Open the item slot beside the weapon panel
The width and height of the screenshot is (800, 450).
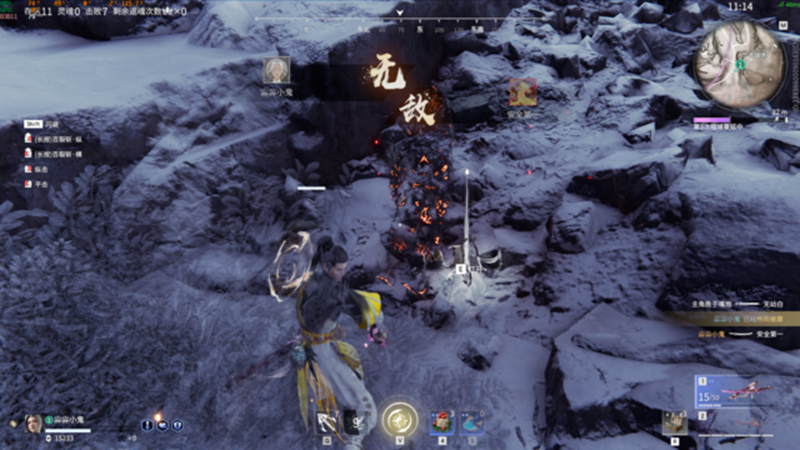point(674,422)
